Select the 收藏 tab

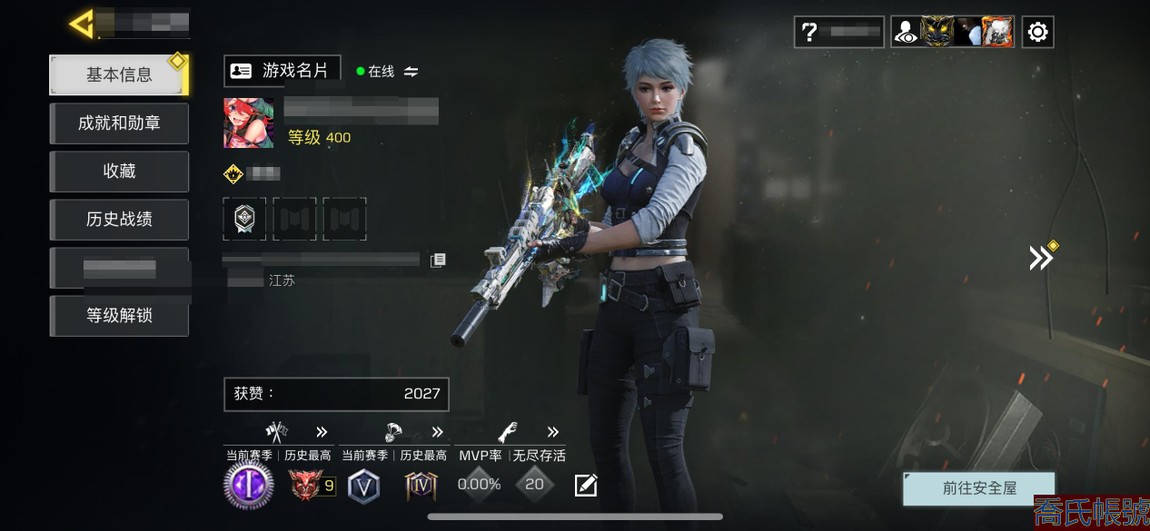tap(119, 171)
